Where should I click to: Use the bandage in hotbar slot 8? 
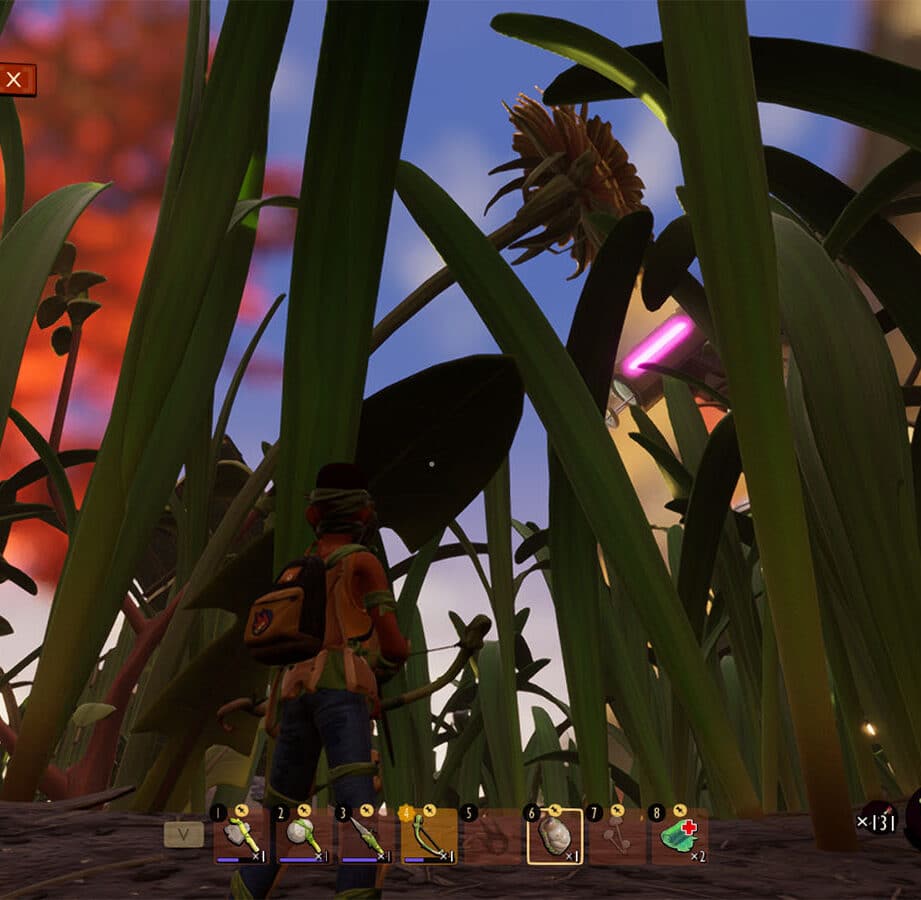(680, 836)
